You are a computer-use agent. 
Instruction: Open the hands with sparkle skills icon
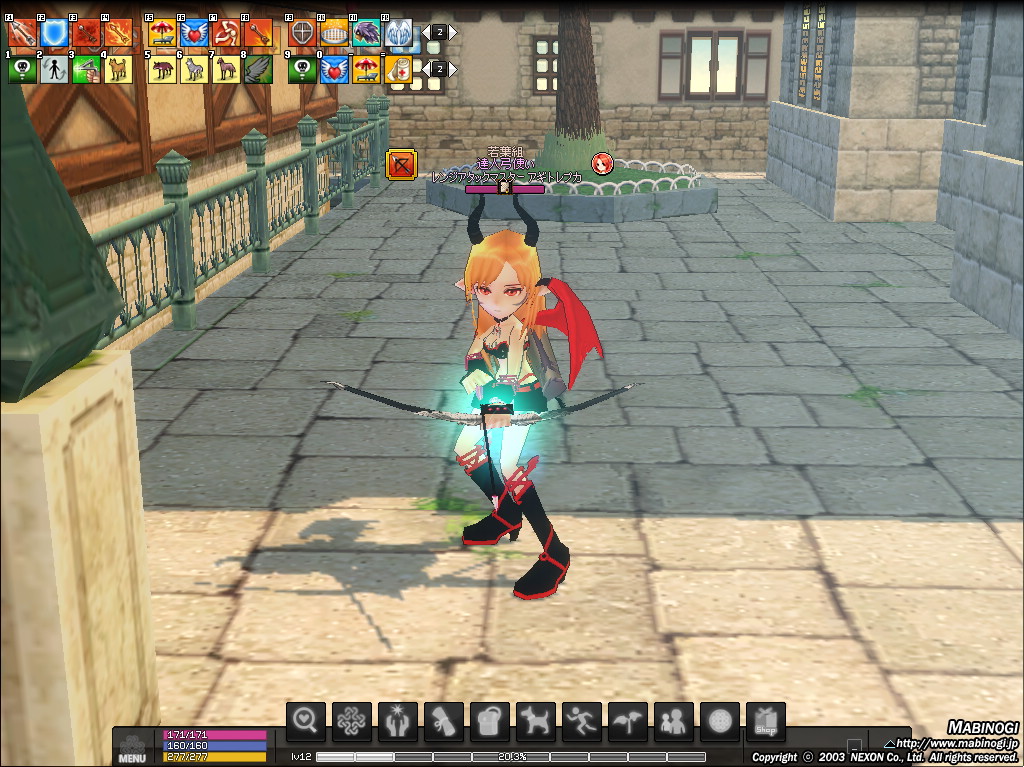[x=397, y=721]
